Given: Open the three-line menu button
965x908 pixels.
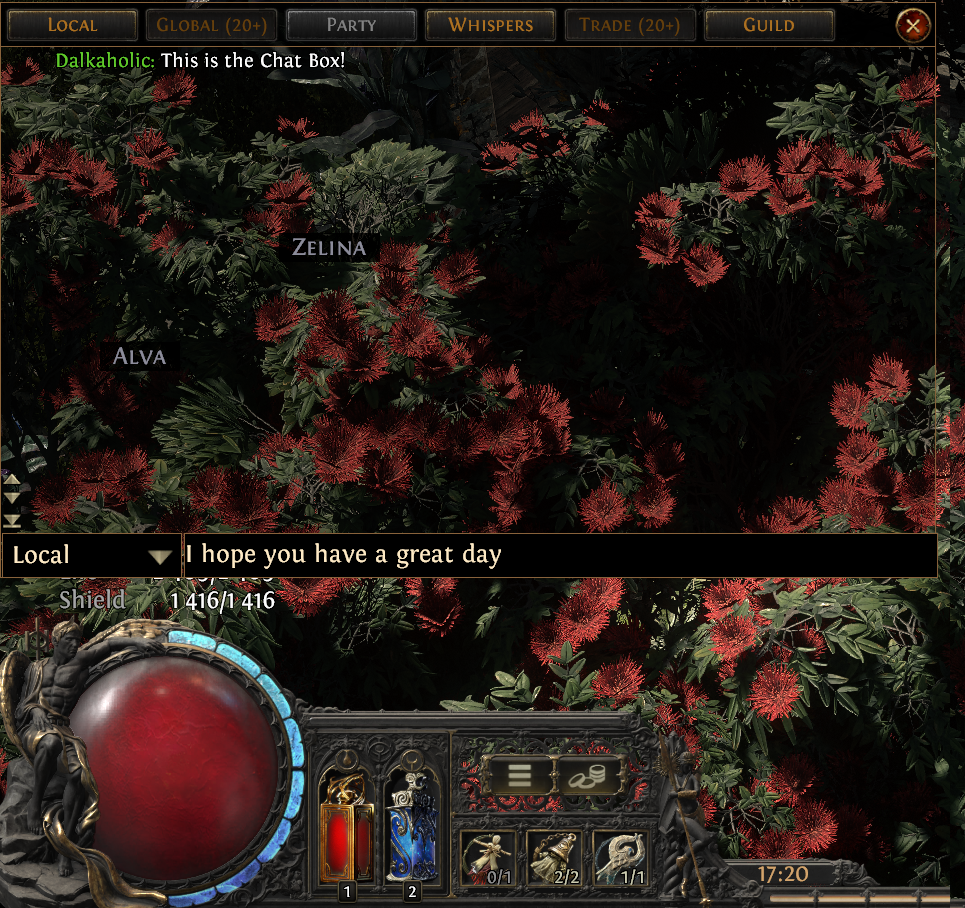Looking at the screenshot, I should (518, 776).
